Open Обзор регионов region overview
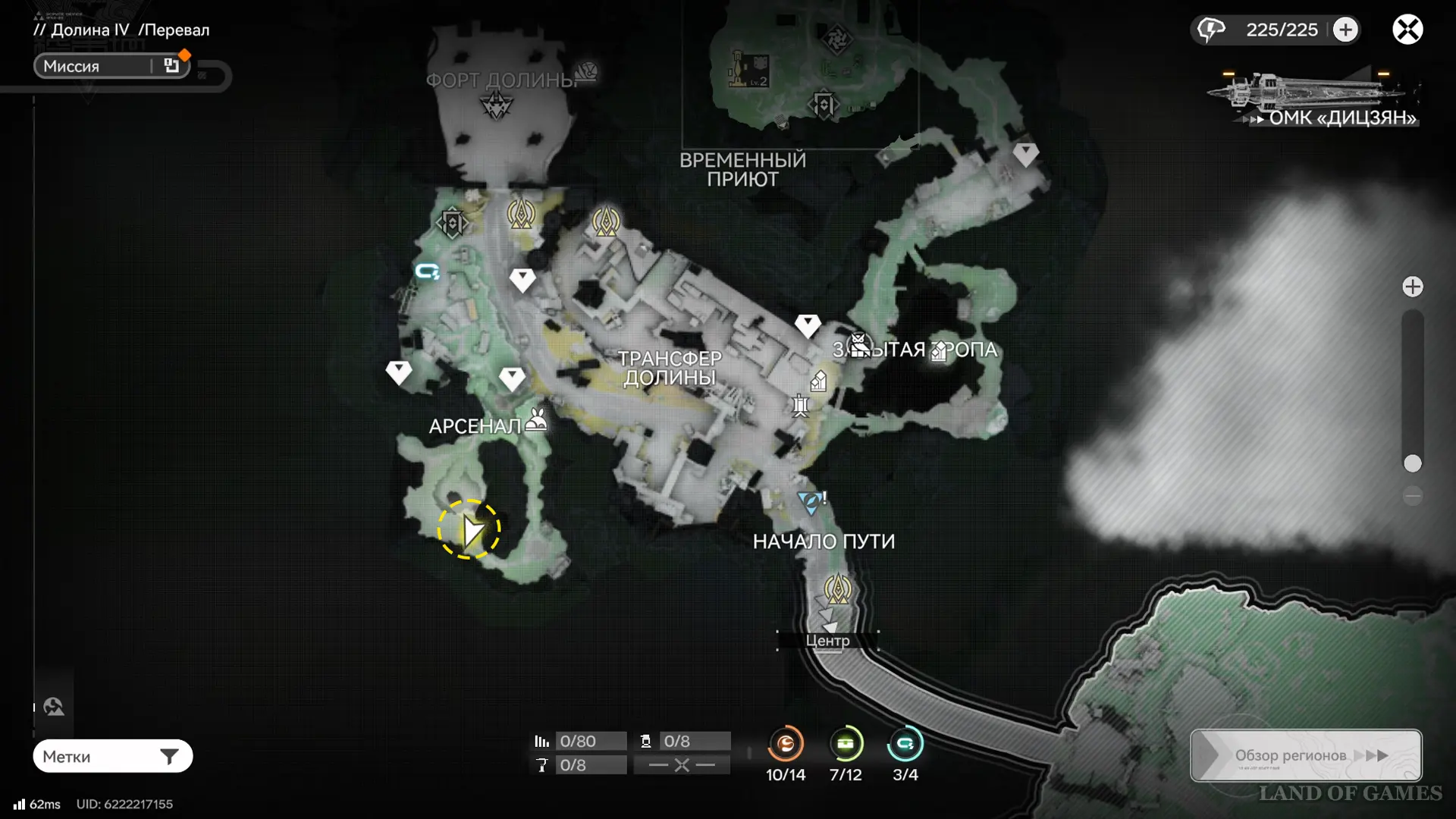1456x819 pixels. 1306,755
